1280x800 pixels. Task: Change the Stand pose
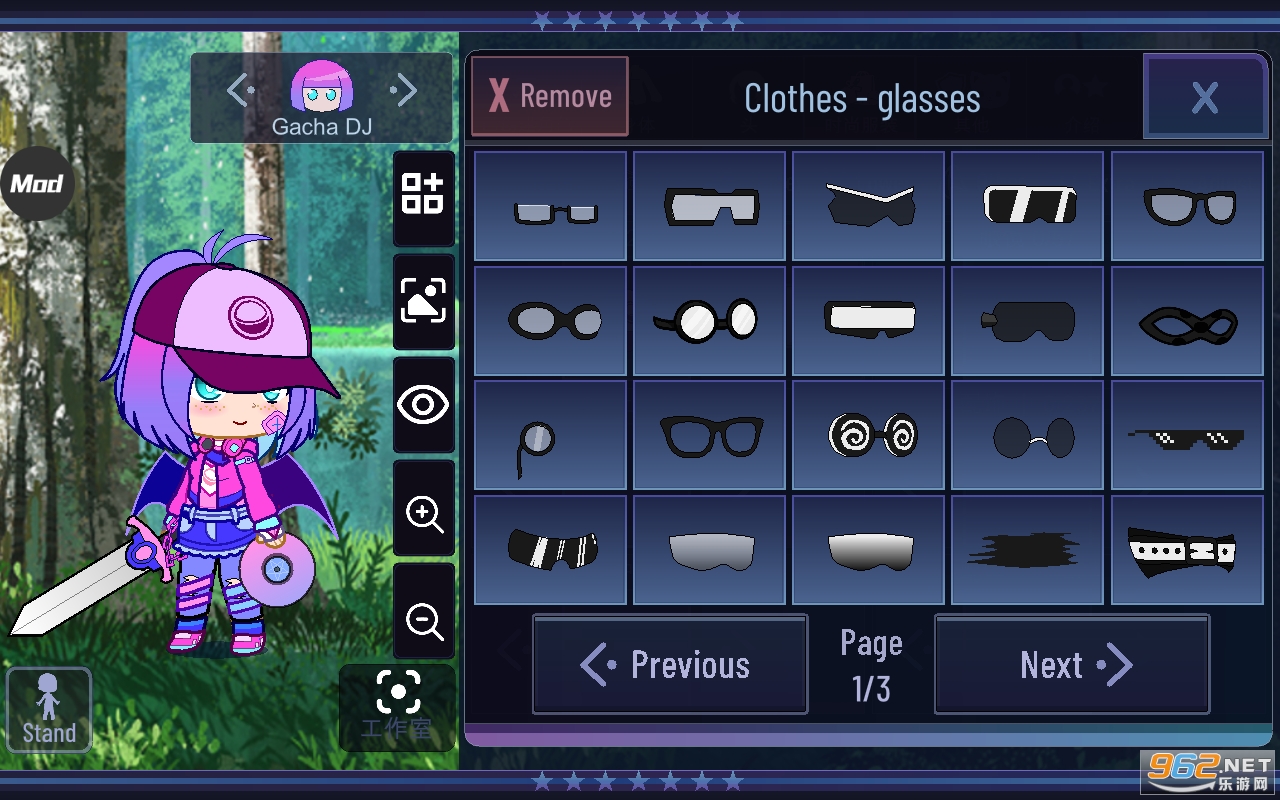click(49, 709)
